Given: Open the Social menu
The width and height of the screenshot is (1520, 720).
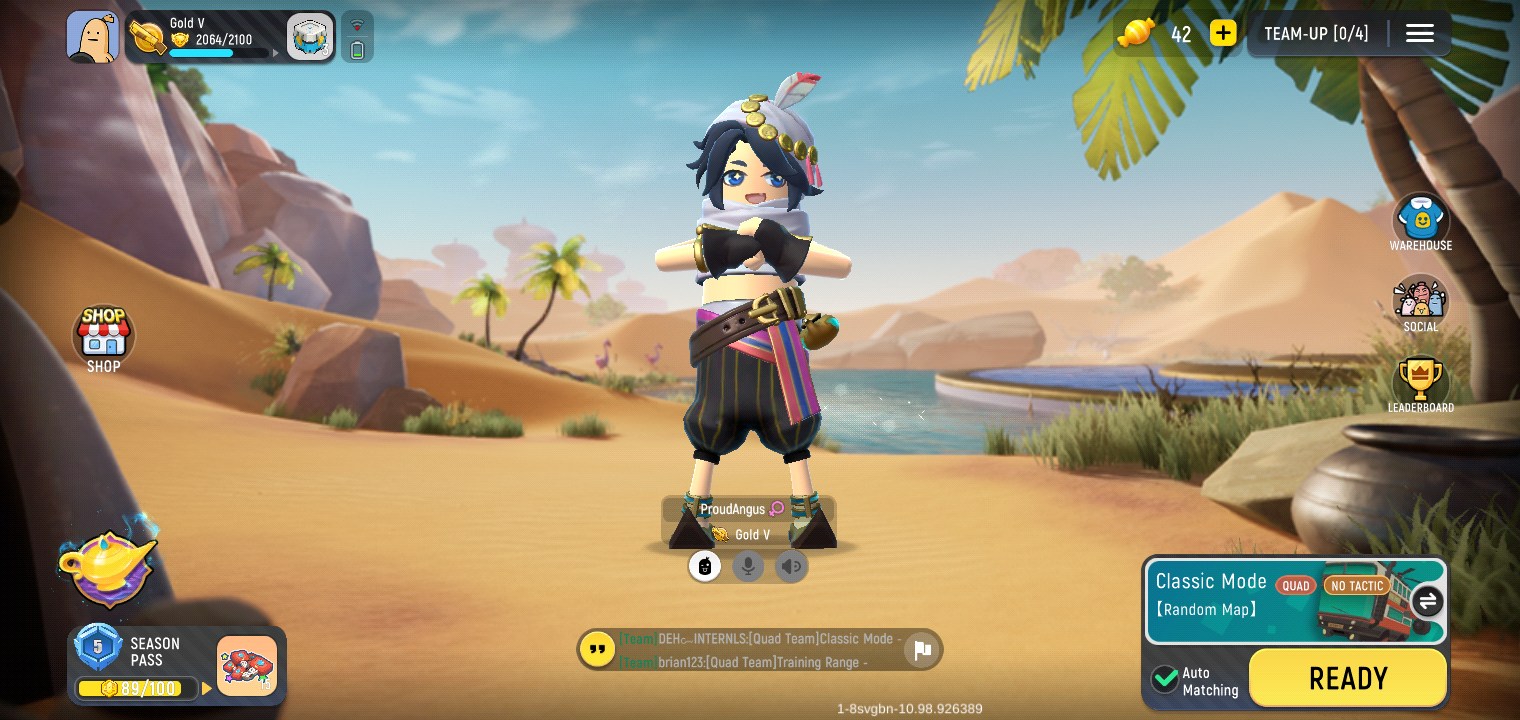Looking at the screenshot, I should 1420,303.
